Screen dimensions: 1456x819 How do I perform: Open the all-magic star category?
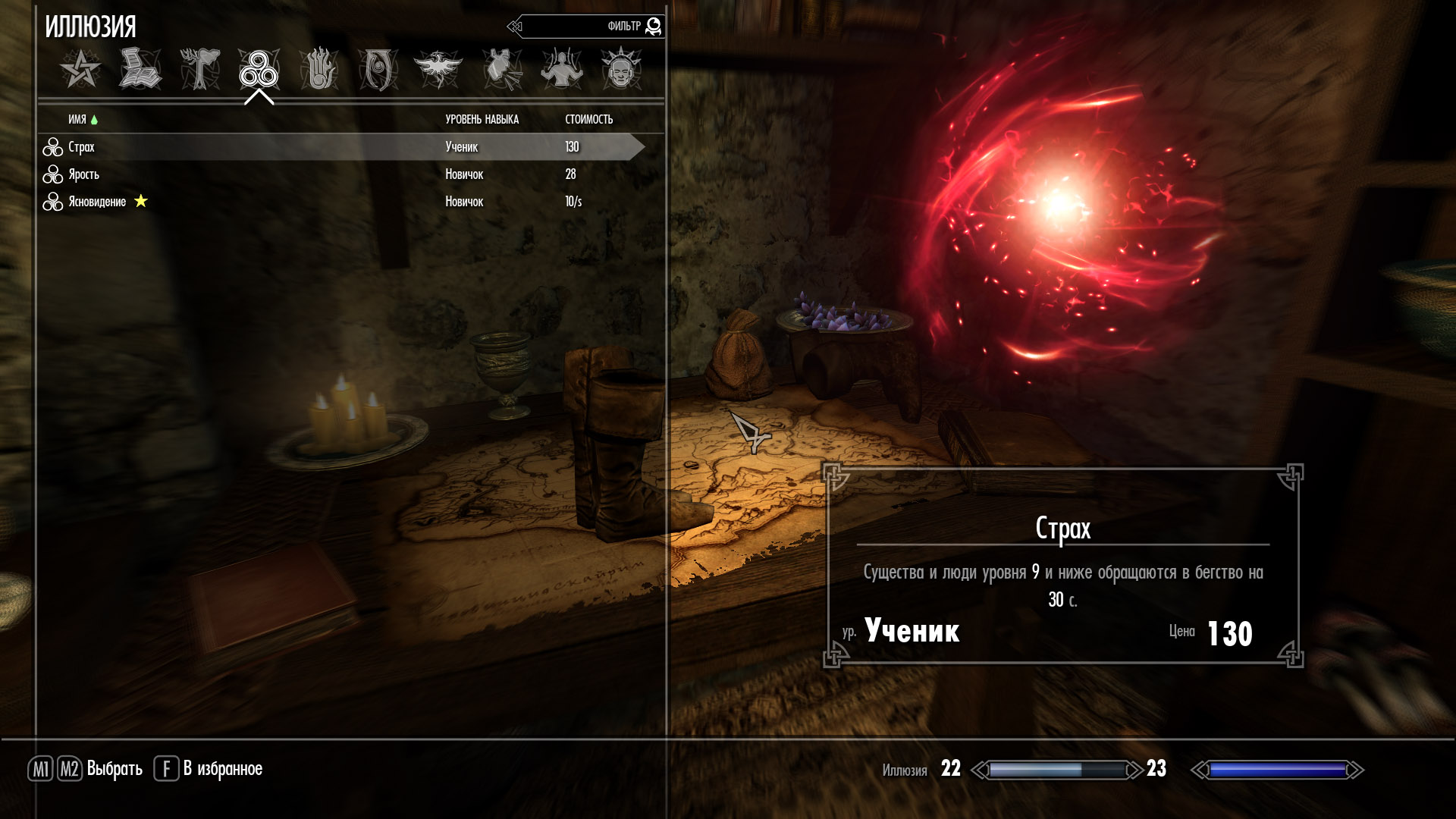pos(80,70)
